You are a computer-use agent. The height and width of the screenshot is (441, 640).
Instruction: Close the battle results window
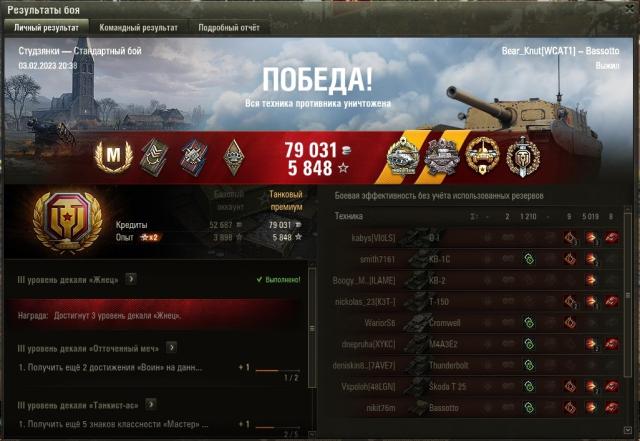click(629, 8)
